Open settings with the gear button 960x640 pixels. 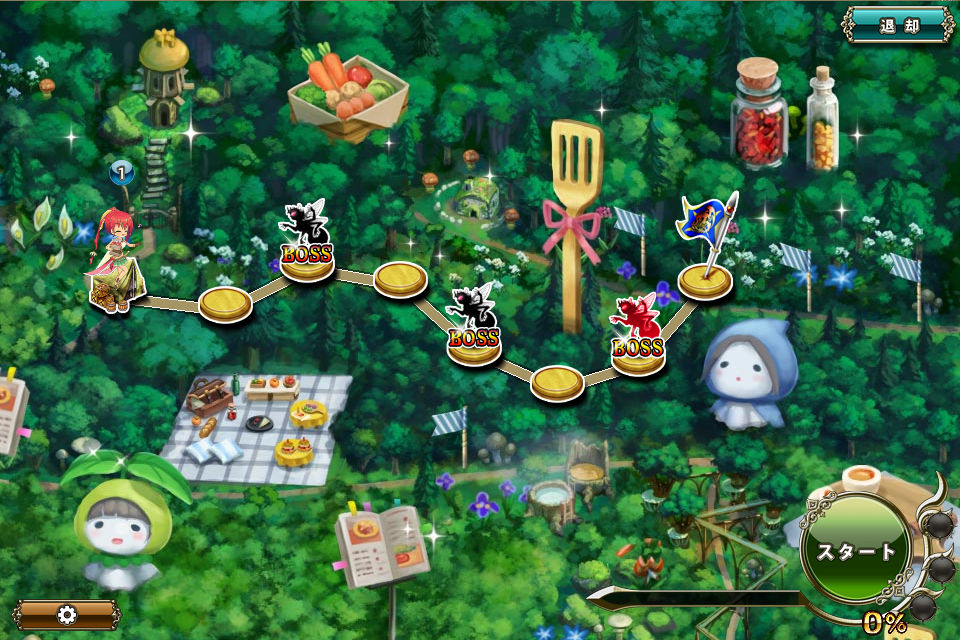[x=67, y=615]
